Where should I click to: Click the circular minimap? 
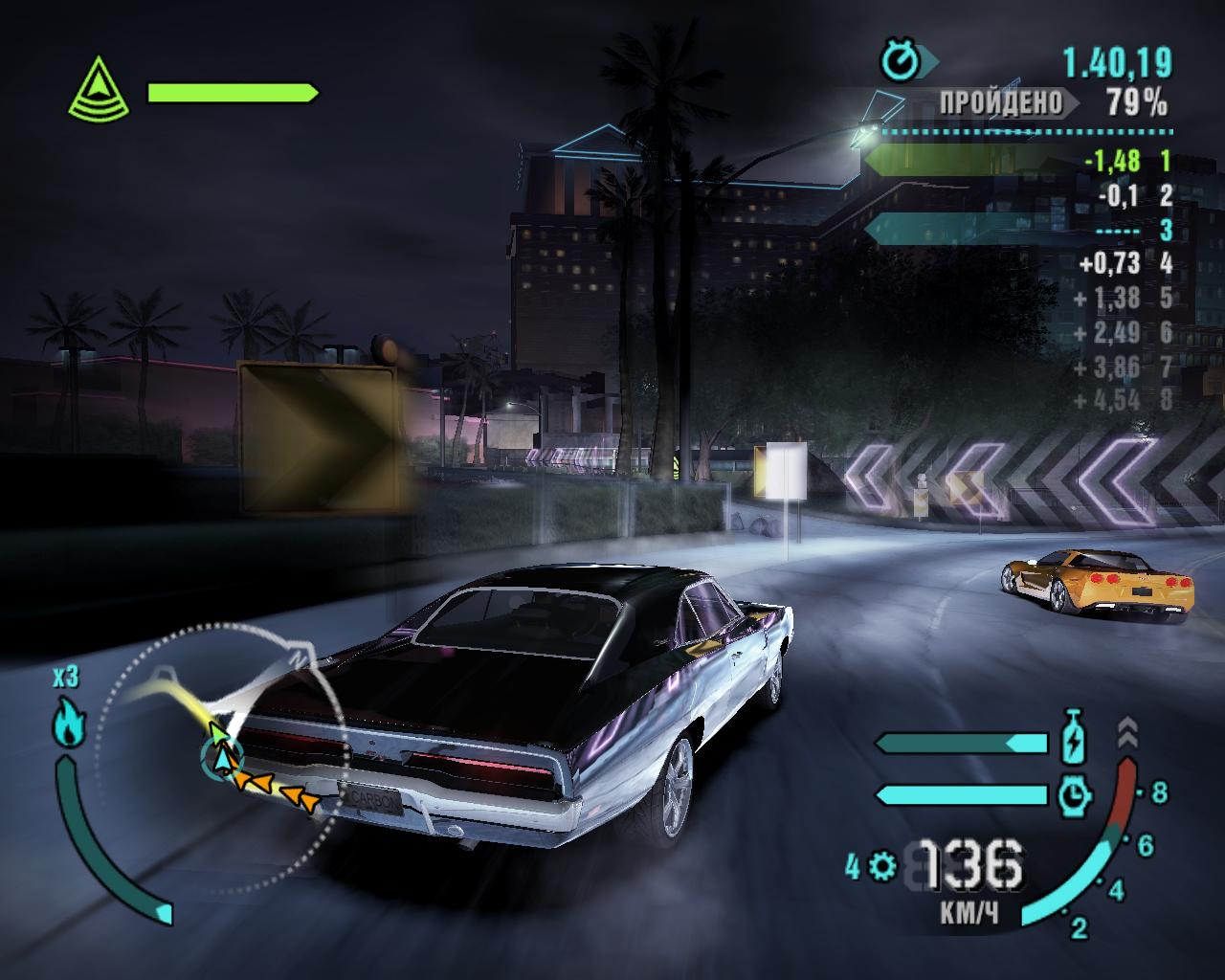tap(220, 729)
